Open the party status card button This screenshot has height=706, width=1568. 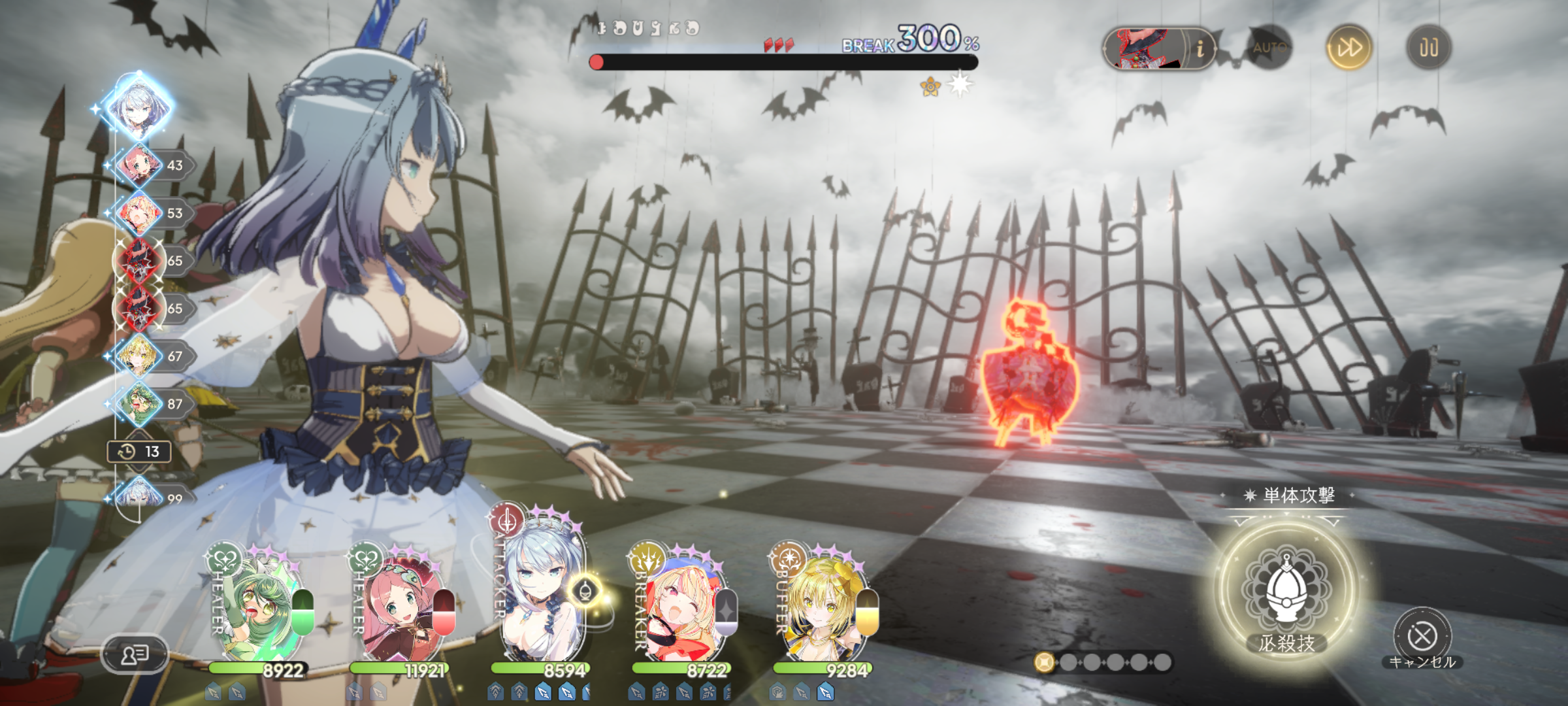point(135,654)
